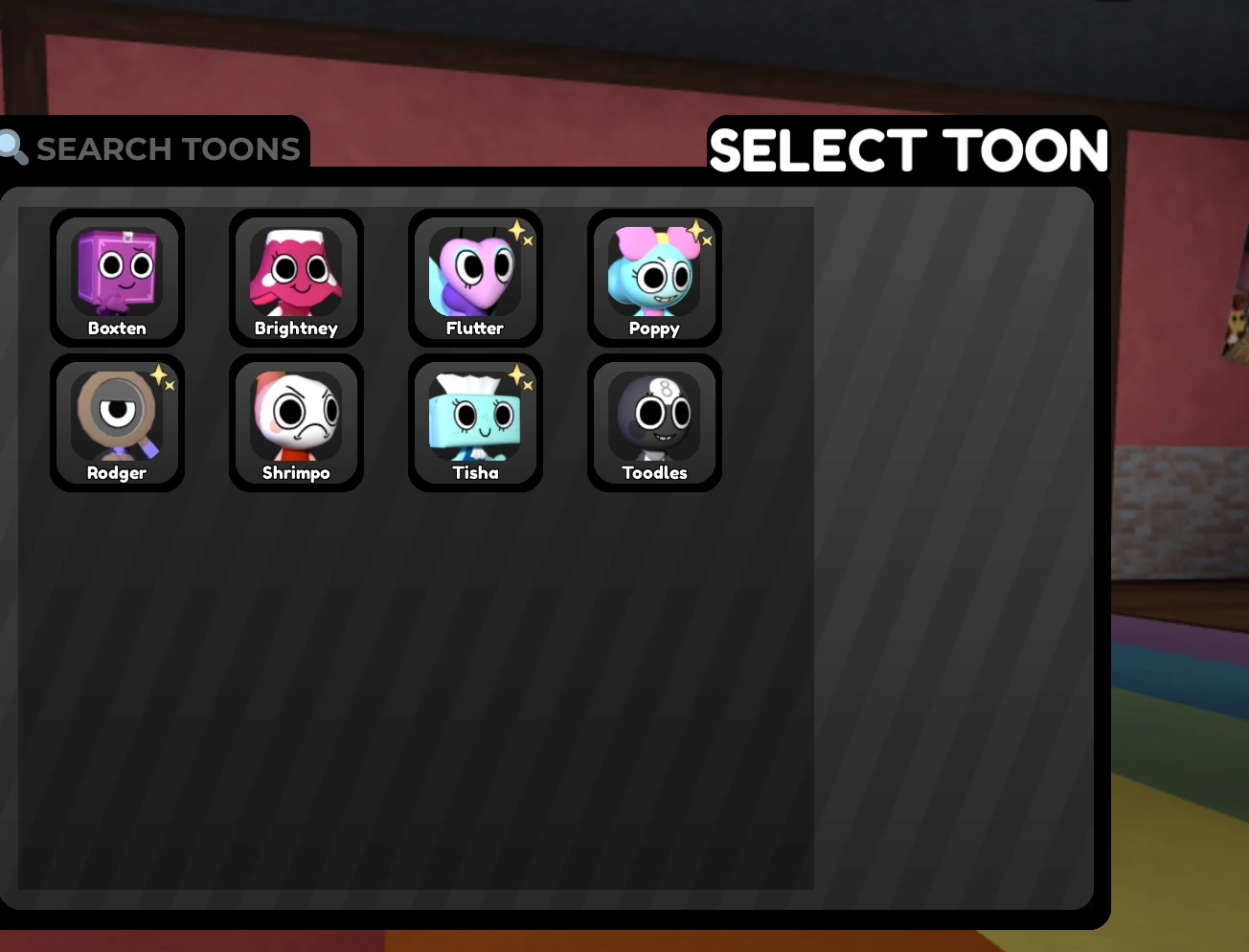
Task: Click the SELECT TOON title banner
Action: tap(908, 149)
